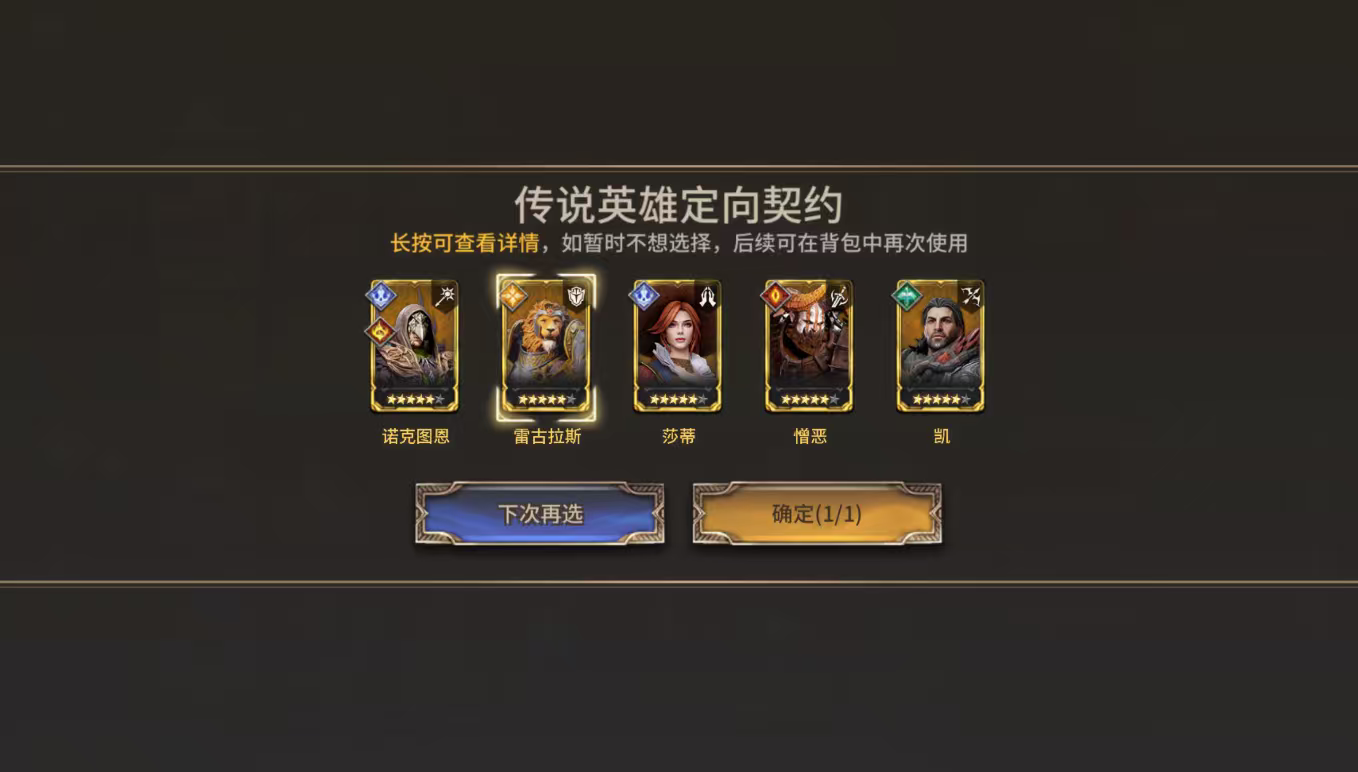Select the 莎蒂 hero card
The width and height of the screenshot is (1358, 772).
[678, 345]
